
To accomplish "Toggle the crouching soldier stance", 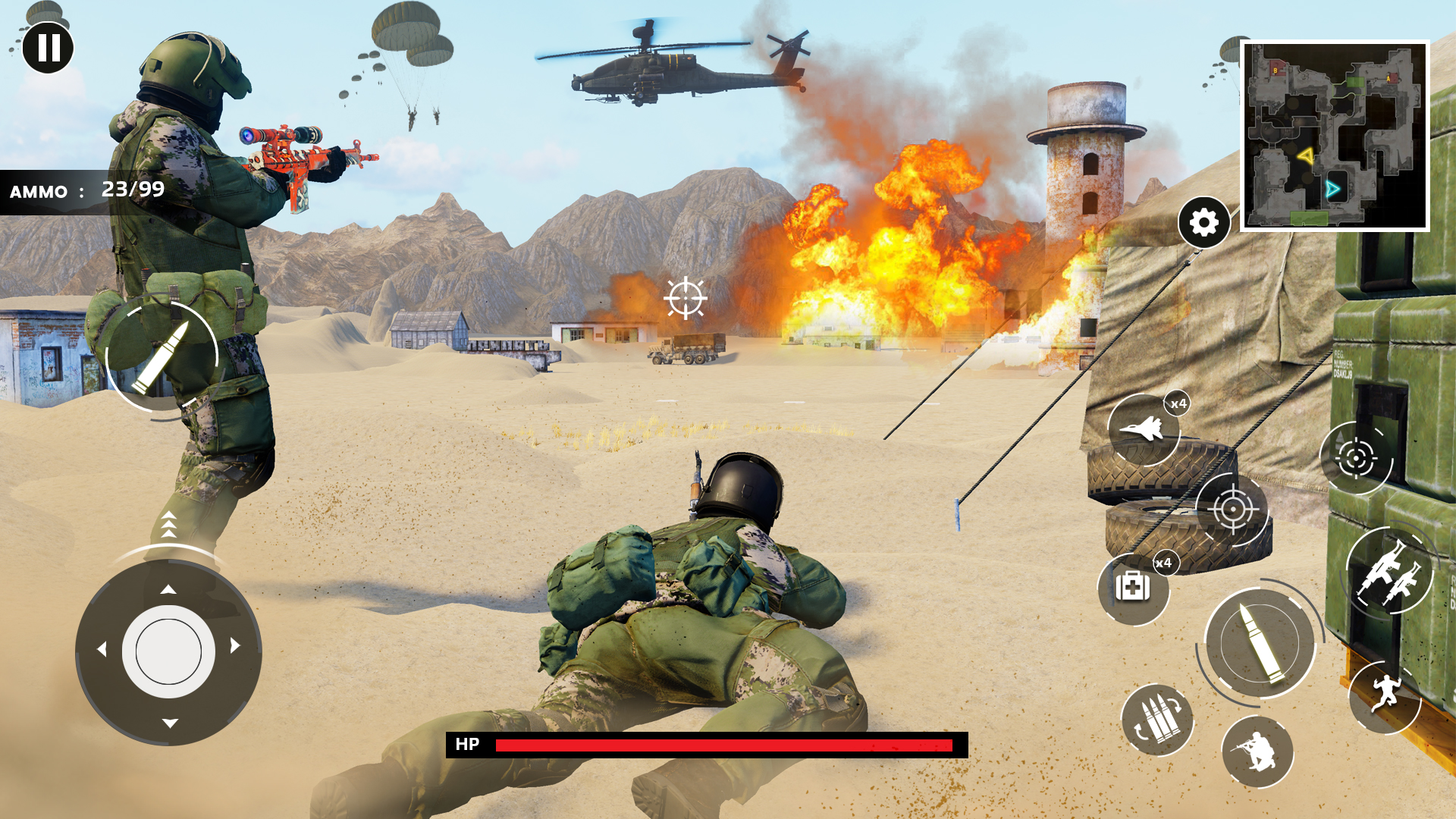I will 1257,752.
